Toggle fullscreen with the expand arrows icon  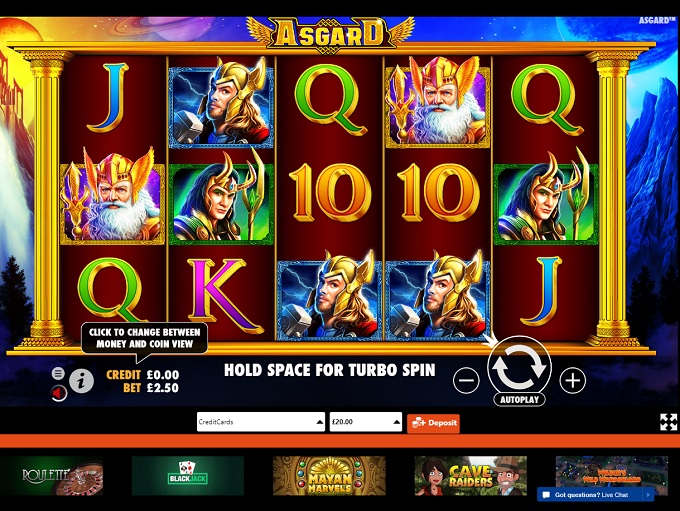click(668, 422)
